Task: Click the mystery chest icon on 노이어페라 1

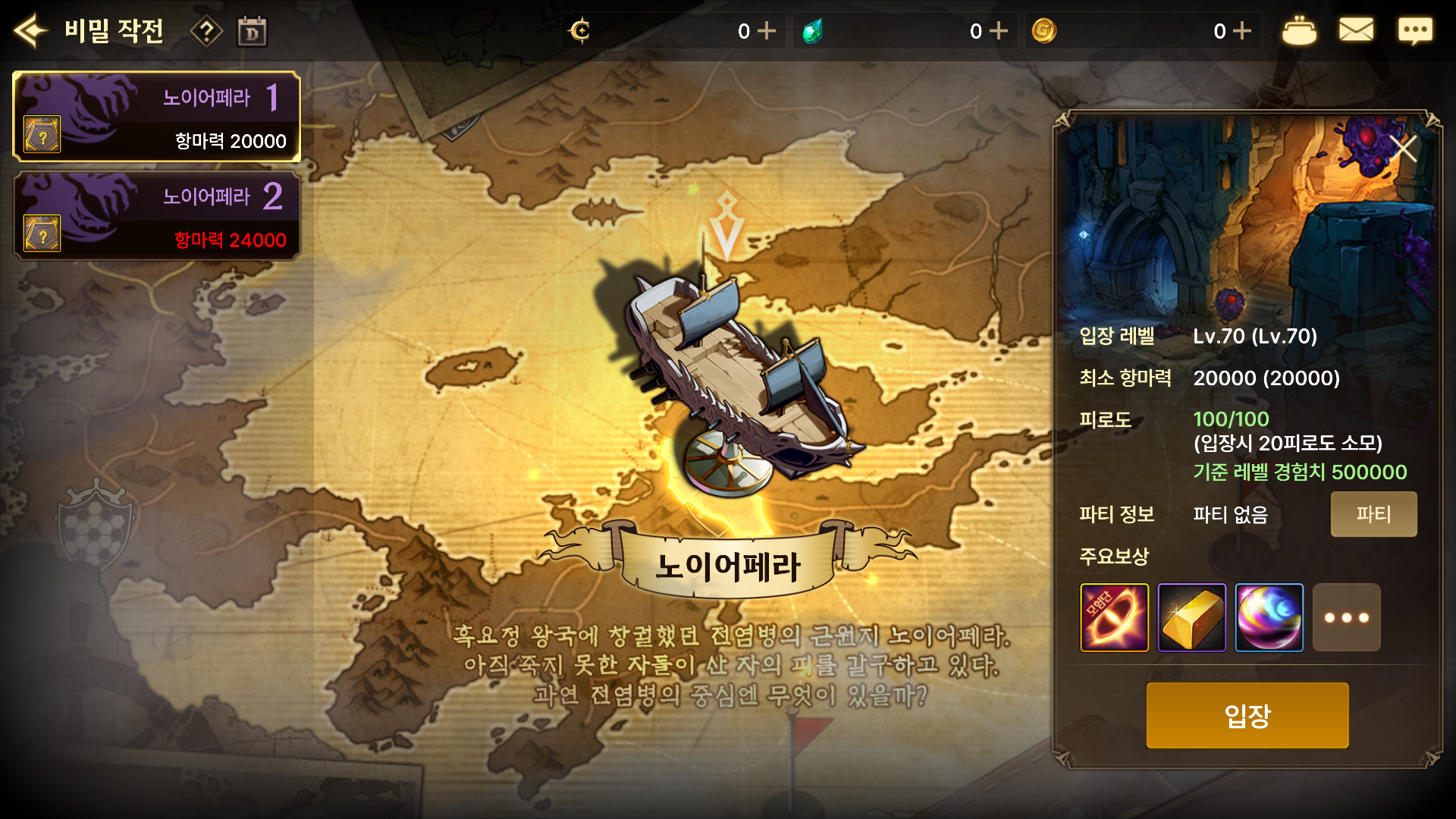Action: coord(44,134)
